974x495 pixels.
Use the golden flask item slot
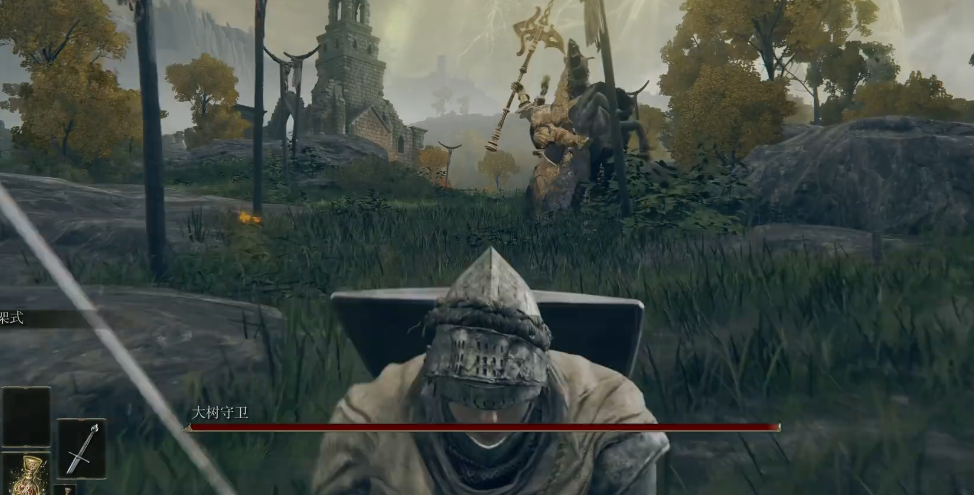(26, 475)
